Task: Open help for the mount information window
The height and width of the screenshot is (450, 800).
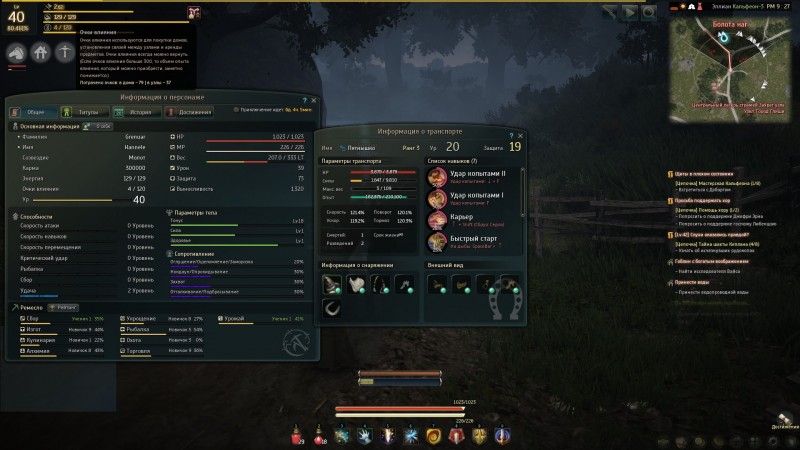Action: pyautogui.click(x=511, y=134)
